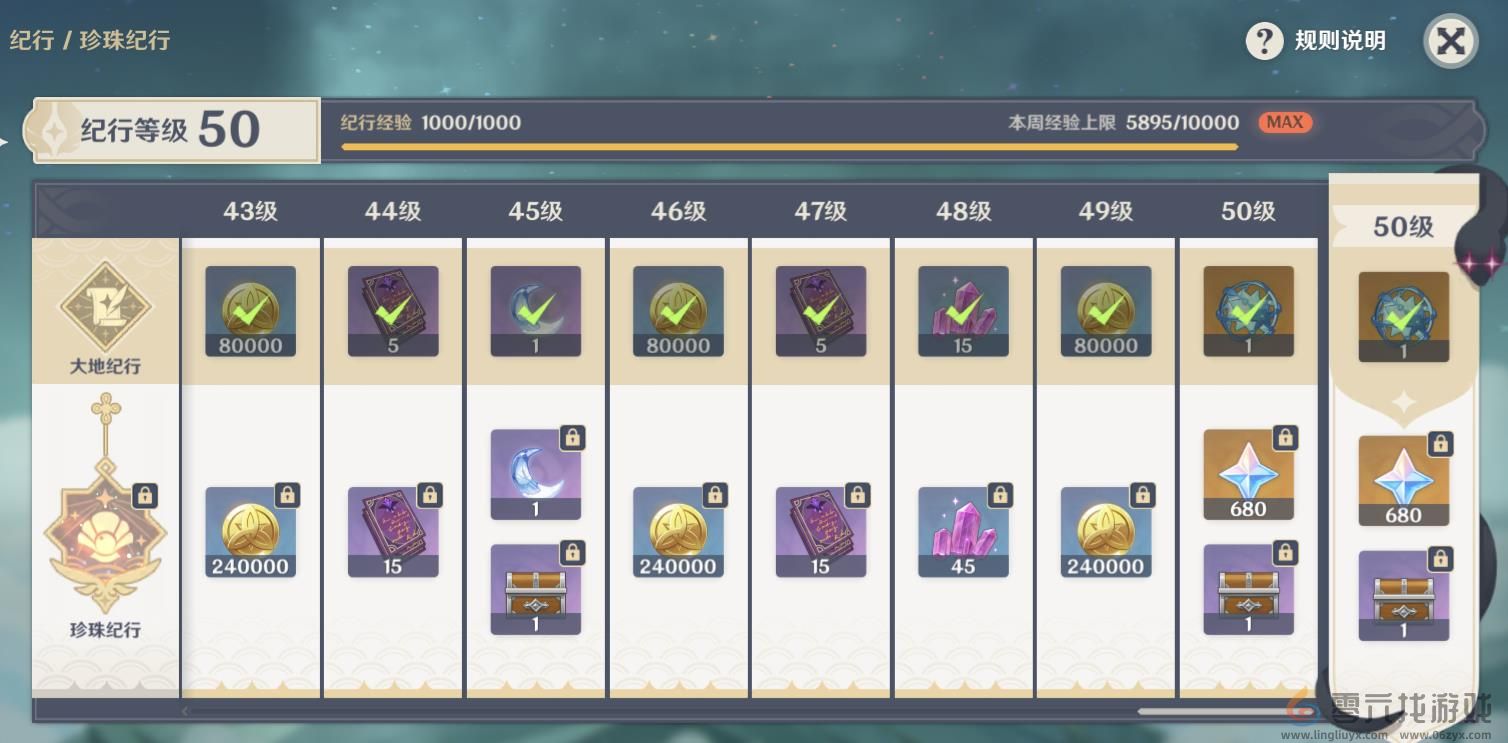Select the treasure chest in the 50级 column
Image resolution: width=1508 pixels, height=743 pixels.
pyautogui.click(x=1248, y=589)
